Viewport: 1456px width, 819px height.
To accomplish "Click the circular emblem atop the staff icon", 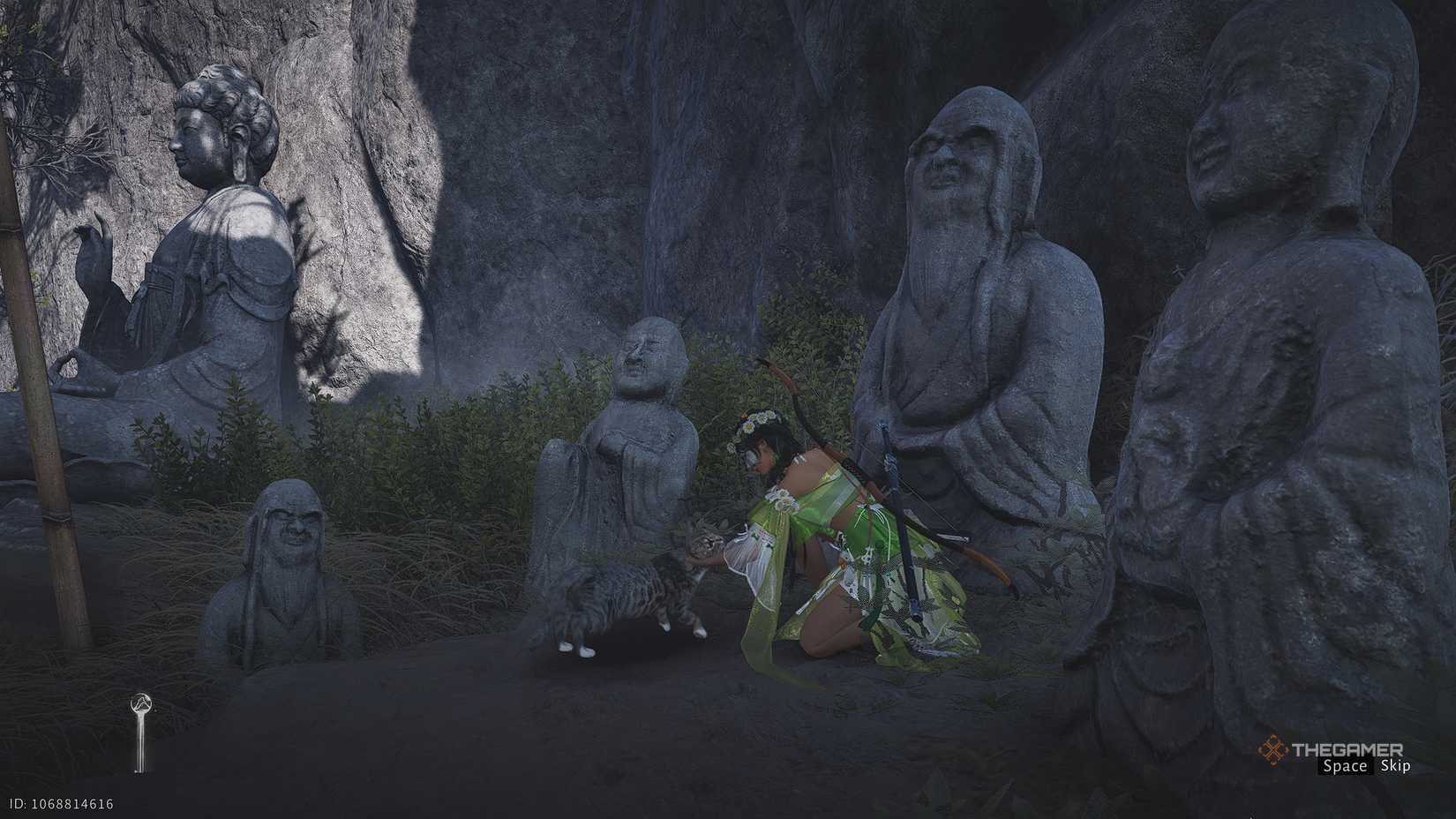I will coord(141,703).
